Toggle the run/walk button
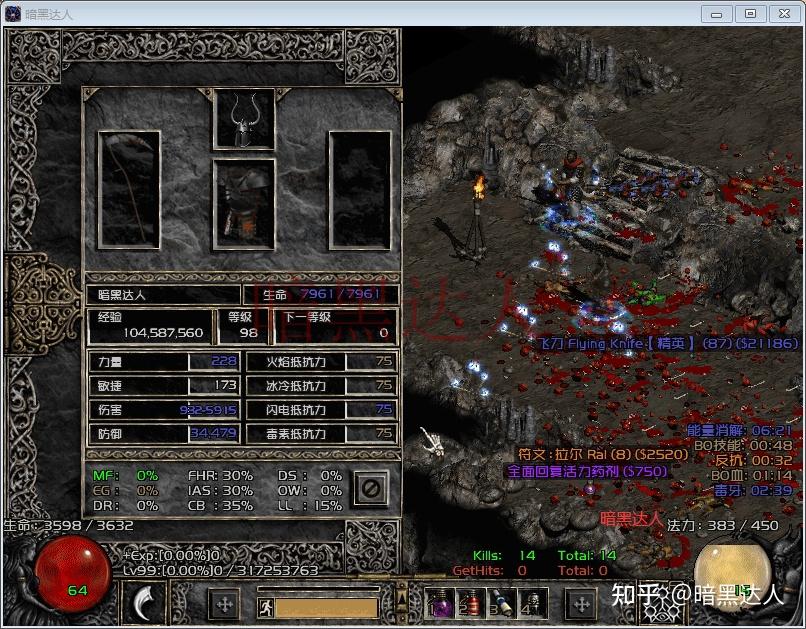The width and height of the screenshot is (806, 629). (x=265, y=606)
